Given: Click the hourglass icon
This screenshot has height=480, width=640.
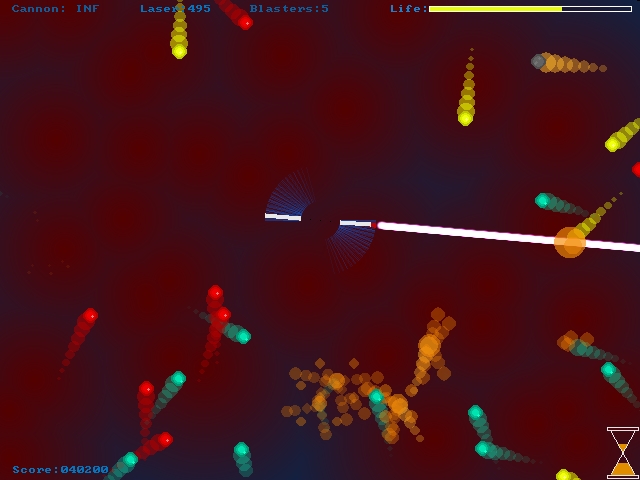Looking at the screenshot, I should click(622, 452).
